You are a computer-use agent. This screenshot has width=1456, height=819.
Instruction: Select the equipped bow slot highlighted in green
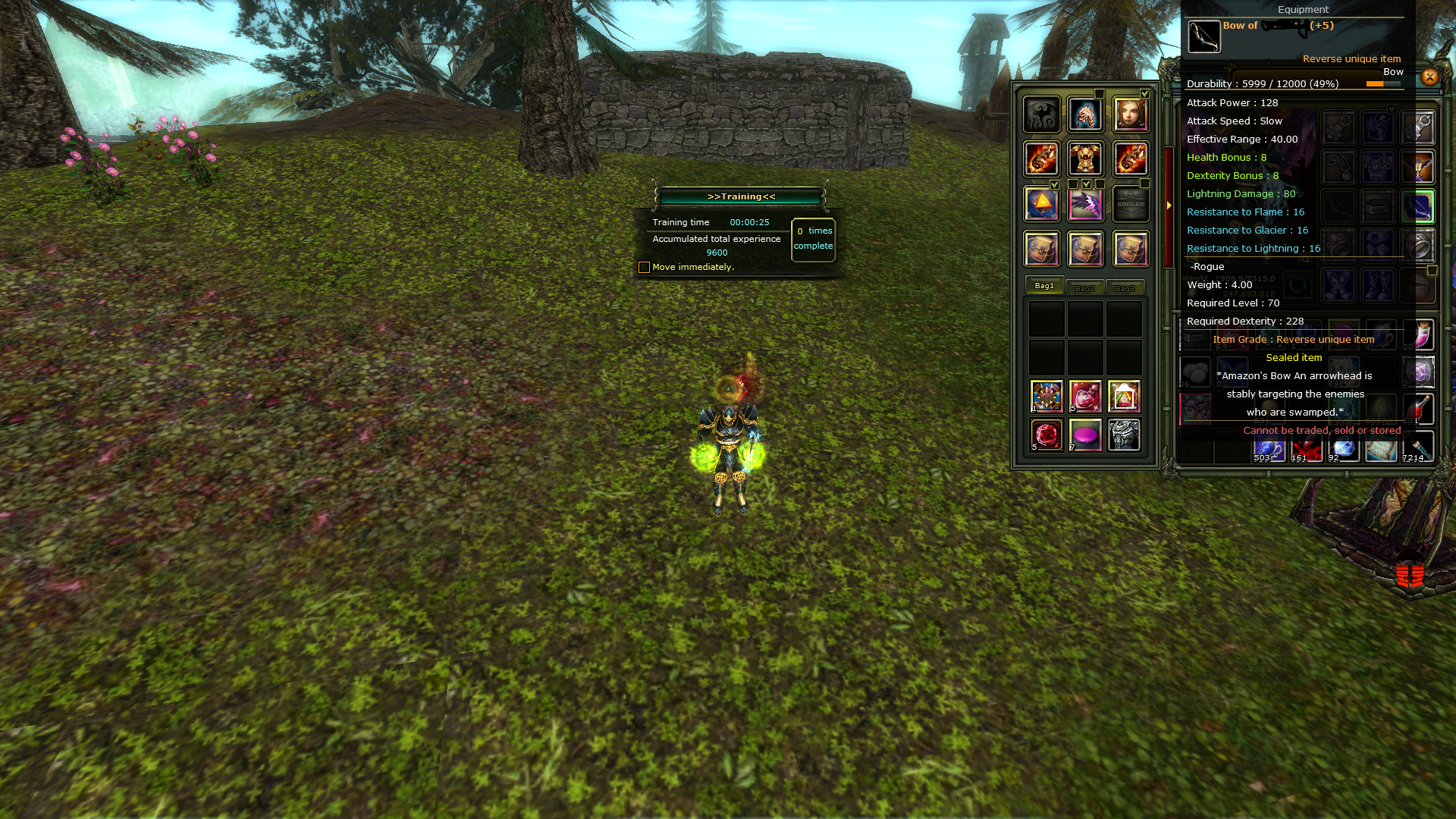1418,206
